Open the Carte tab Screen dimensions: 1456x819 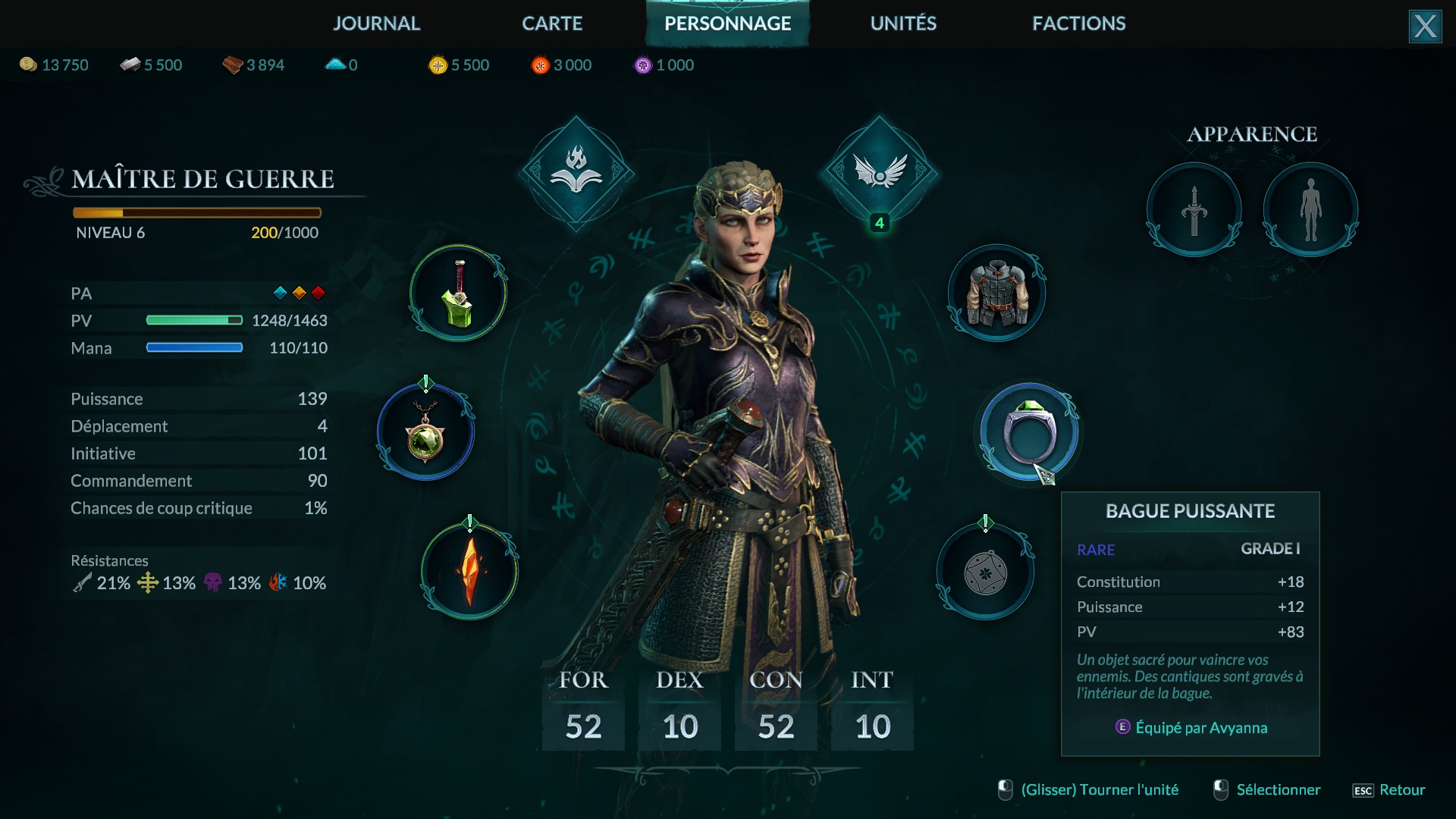(x=552, y=24)
